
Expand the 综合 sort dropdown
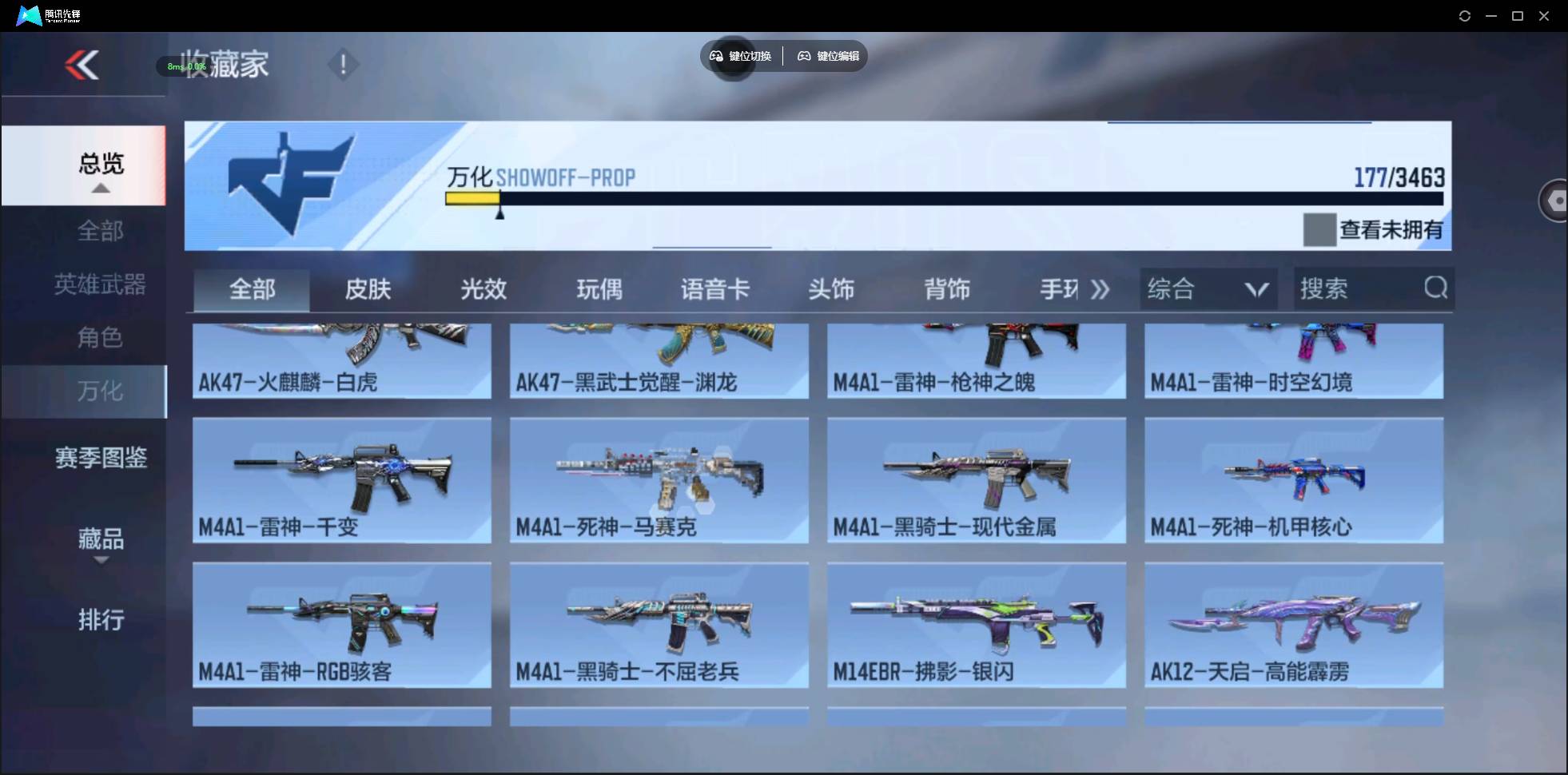(1252, 288)
